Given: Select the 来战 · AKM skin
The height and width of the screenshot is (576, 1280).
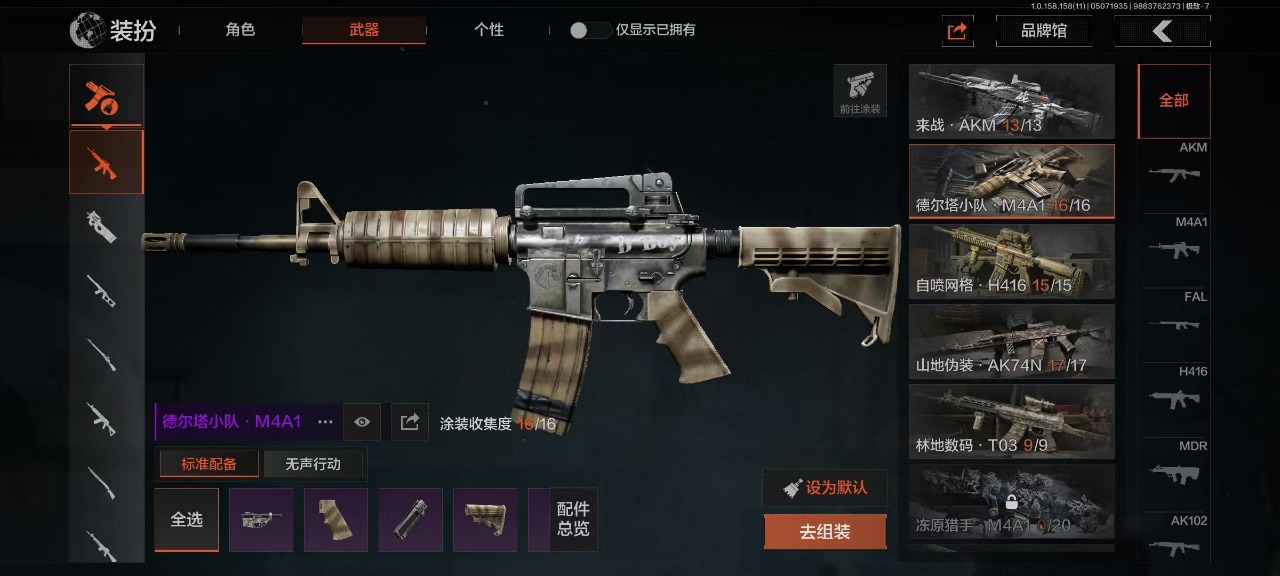Looking at the screenshot, I should (1011, 101).
